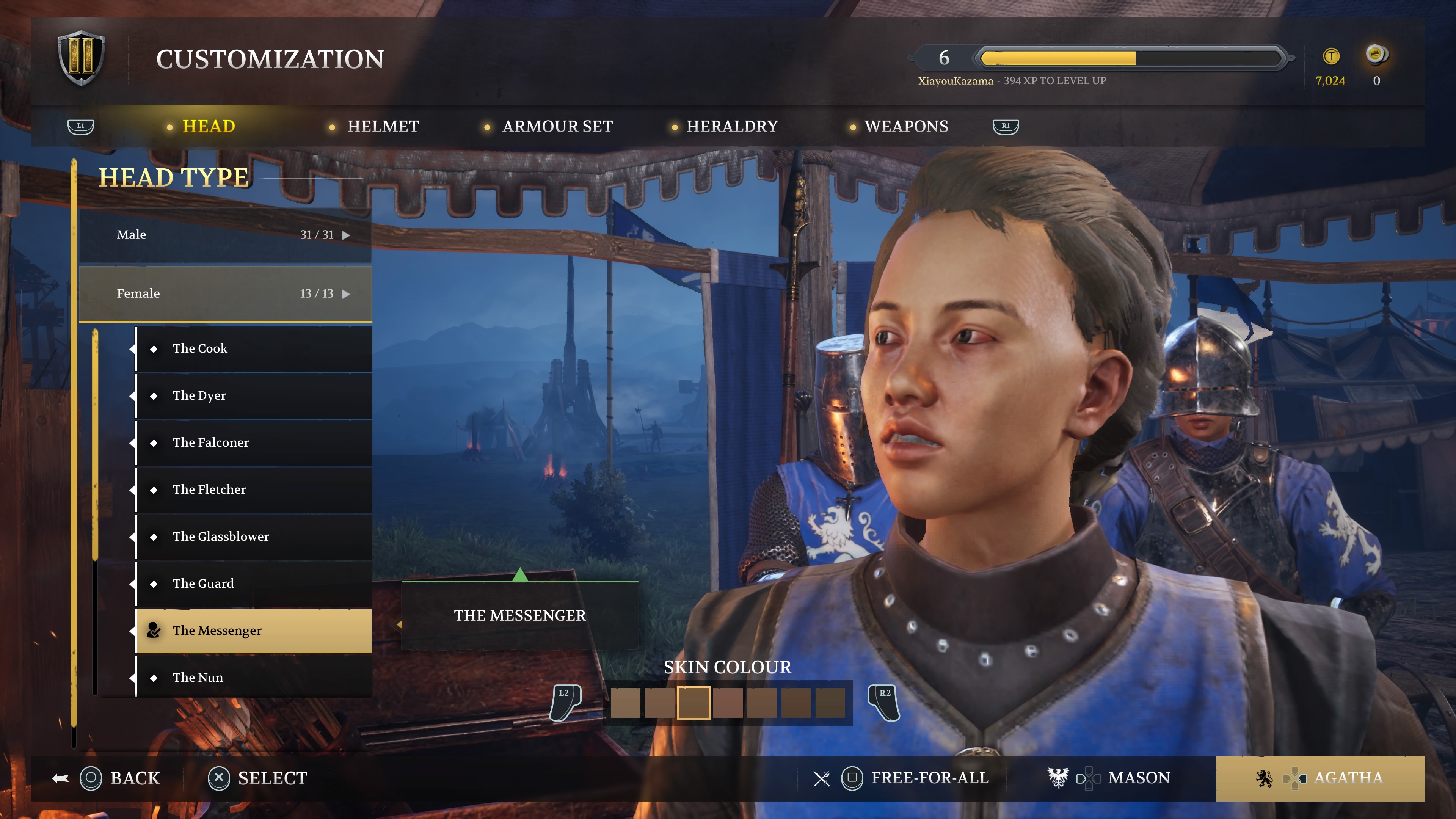Select the R1 shoulder button icon on the tab bar
The height and width of the screenshot is (819, 1456).
click(x=1006, y=127)
